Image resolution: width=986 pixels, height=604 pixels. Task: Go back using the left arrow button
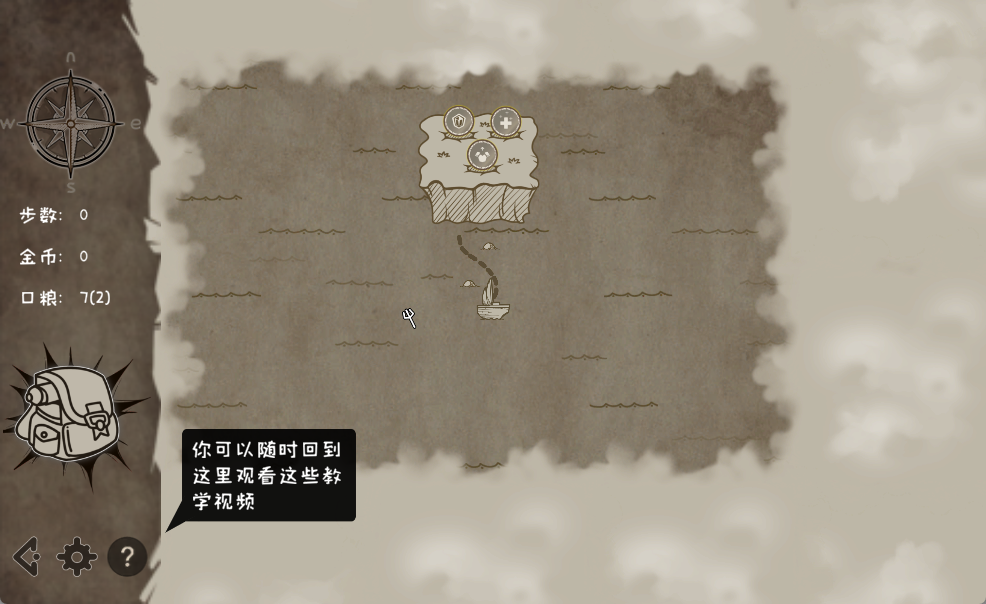27,557
